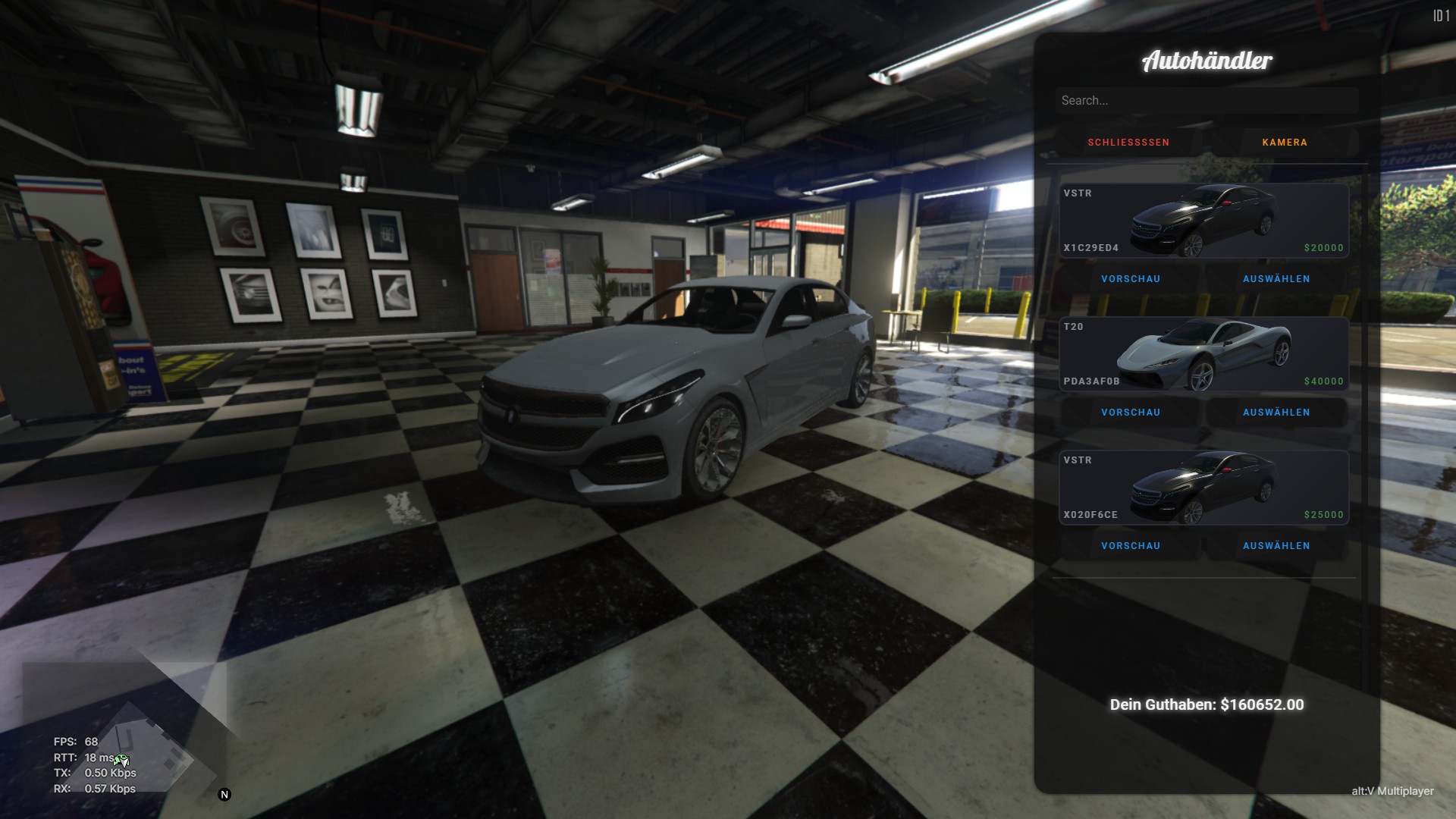This screenshot has width=1456, height=819.
Task: Preview the VSTR X1C29ED4 with Vorschau
Action: point(1131,279)
